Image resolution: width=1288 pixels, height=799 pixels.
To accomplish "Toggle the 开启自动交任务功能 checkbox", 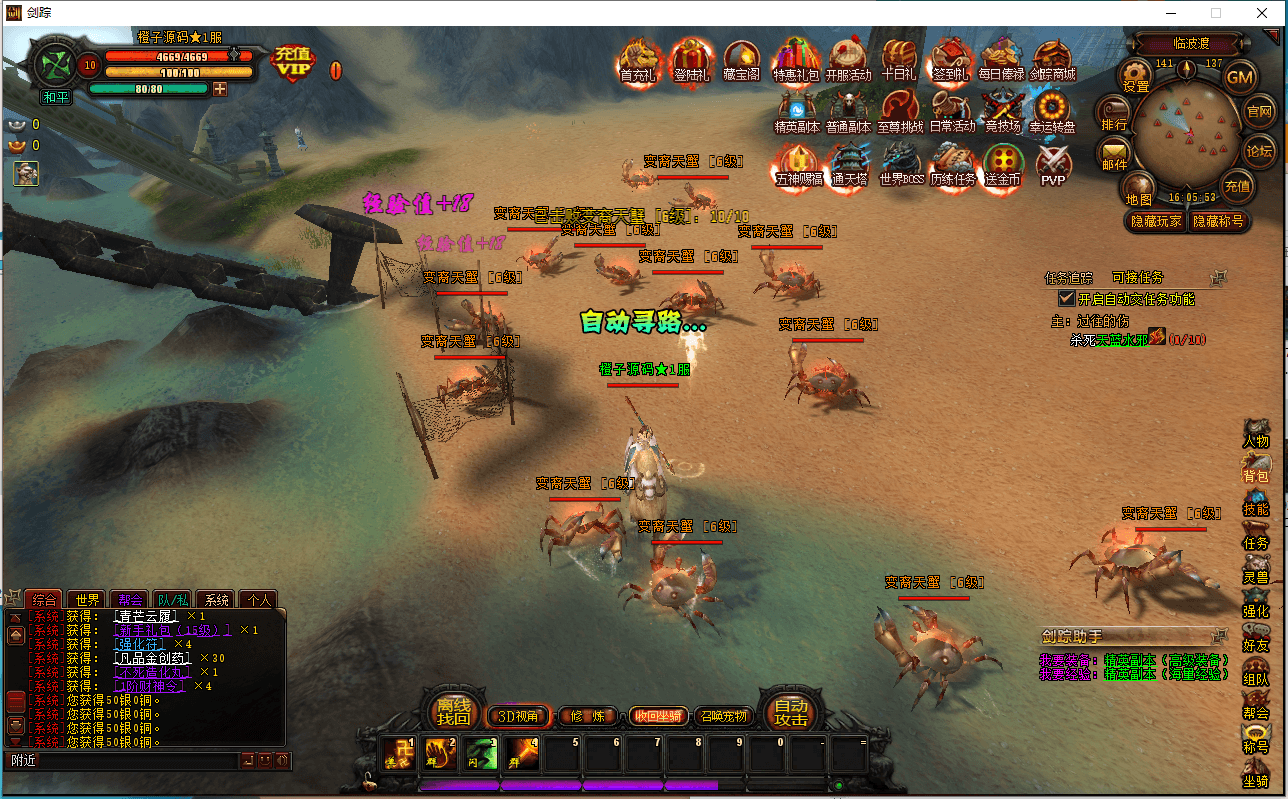I will [1067, 298].
